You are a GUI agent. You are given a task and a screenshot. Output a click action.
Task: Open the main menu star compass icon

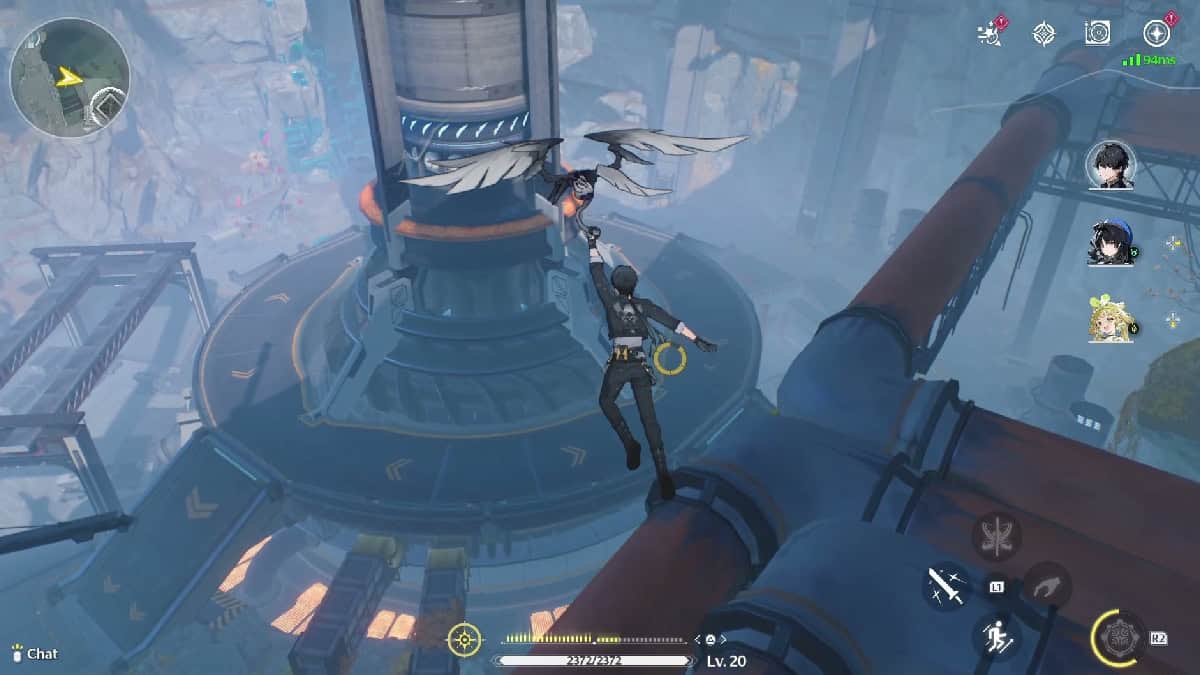click(1156, 33)
